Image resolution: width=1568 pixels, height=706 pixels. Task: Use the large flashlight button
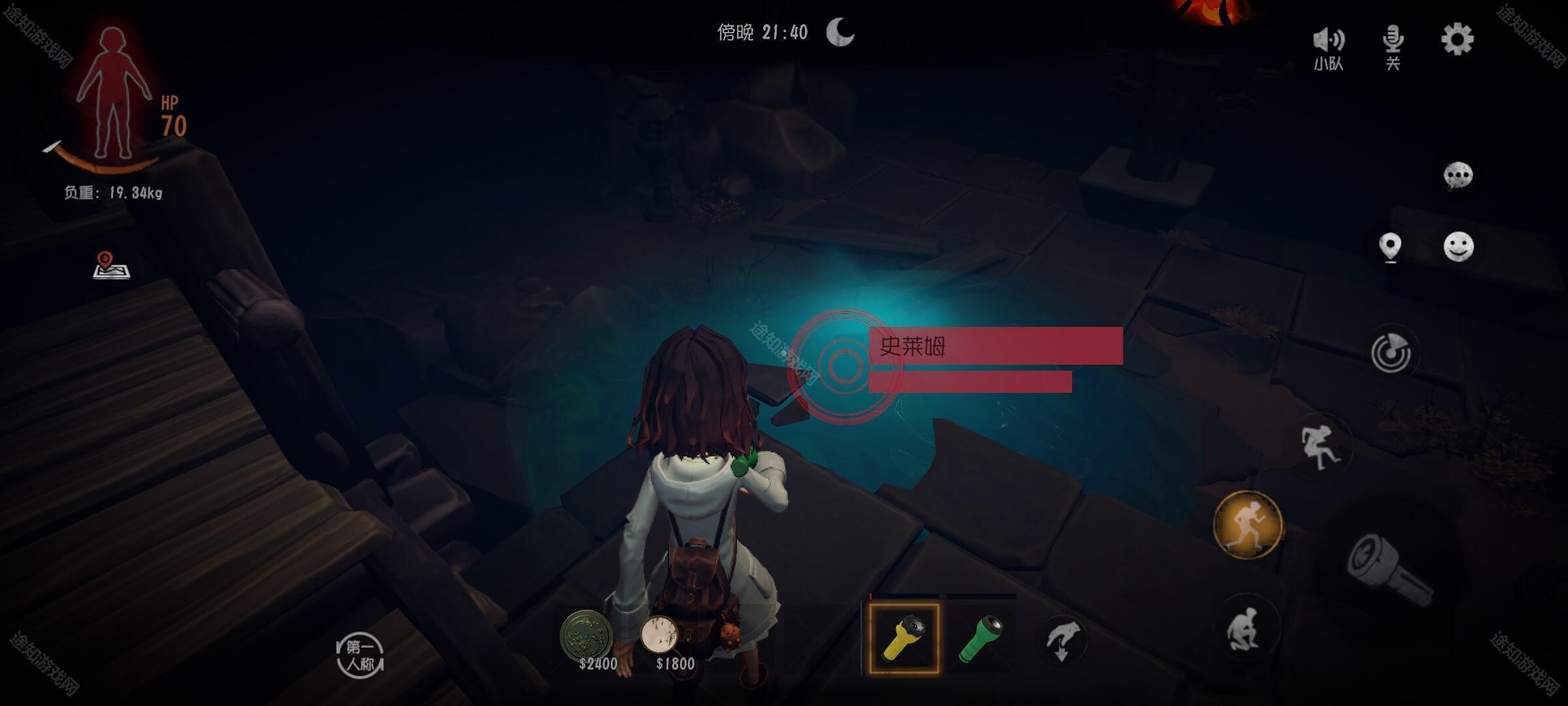(x=1388, y=570)
